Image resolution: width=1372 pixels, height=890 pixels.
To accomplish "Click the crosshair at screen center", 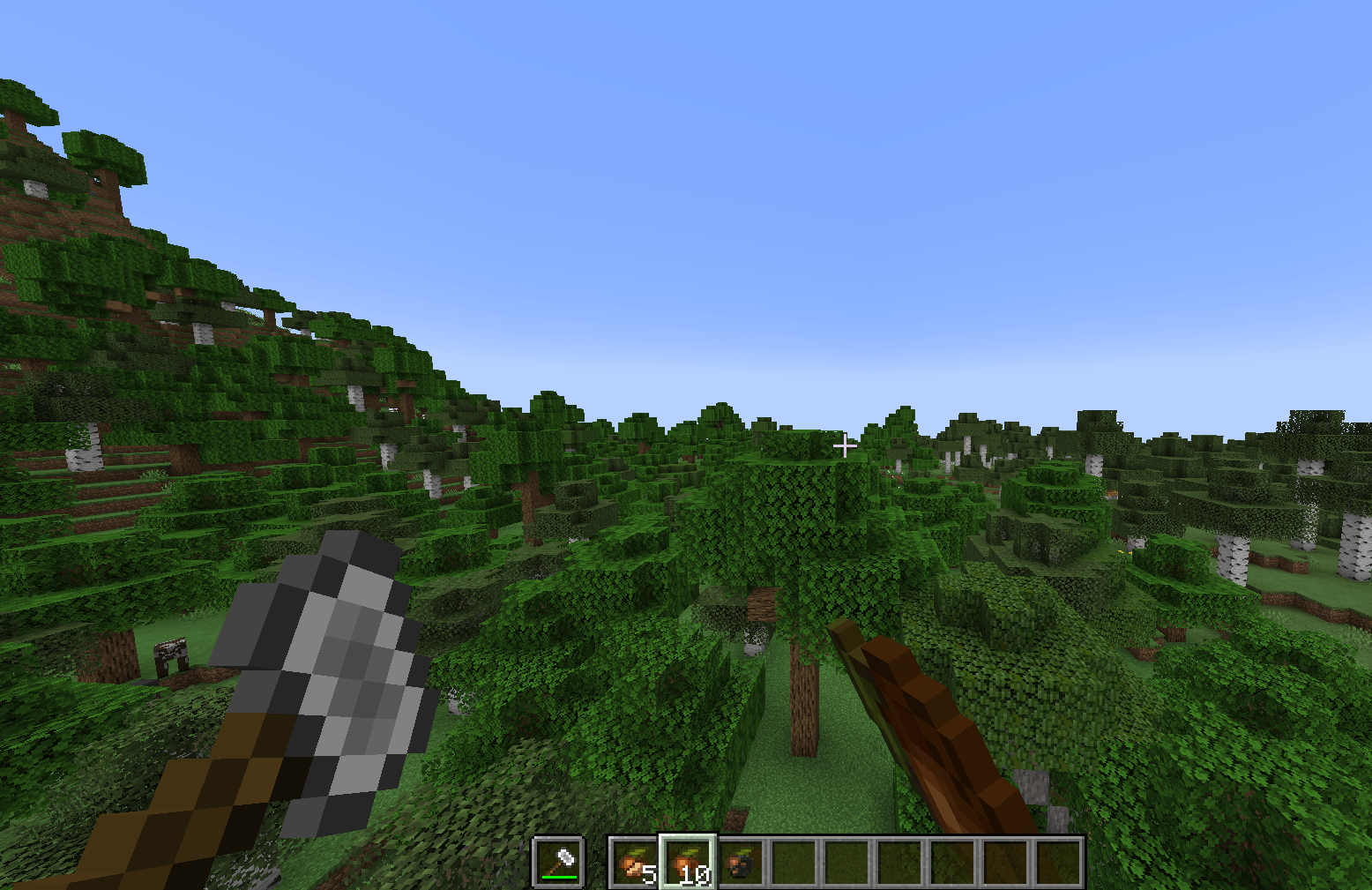I will [x=845, y=447].
